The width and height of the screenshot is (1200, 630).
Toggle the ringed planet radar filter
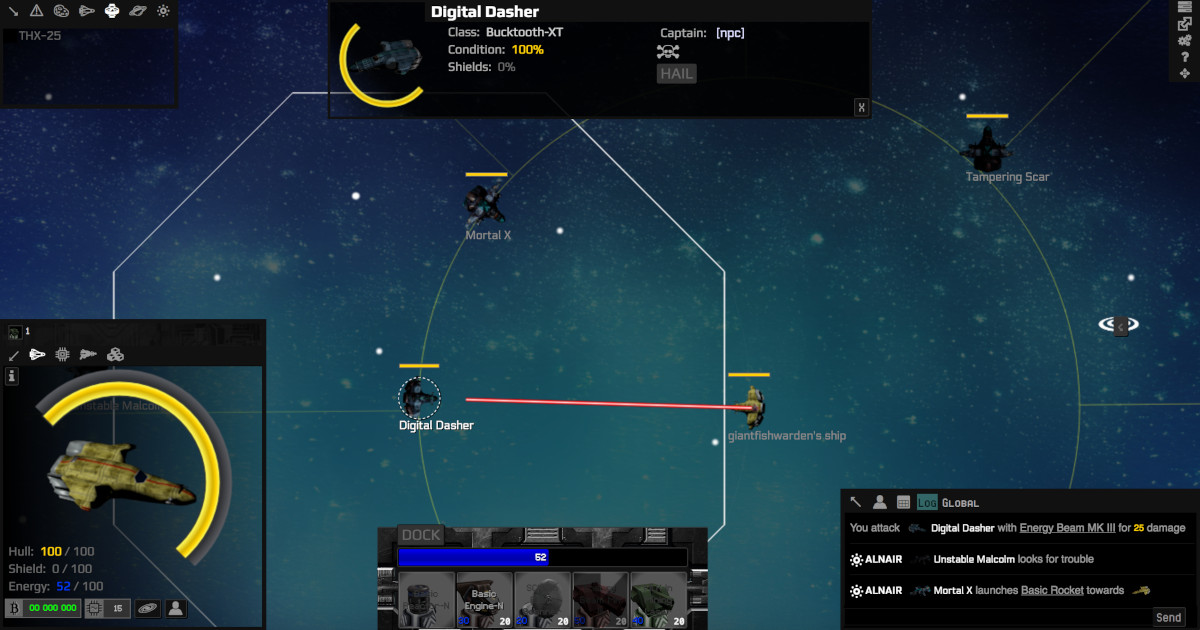(138, 11)
